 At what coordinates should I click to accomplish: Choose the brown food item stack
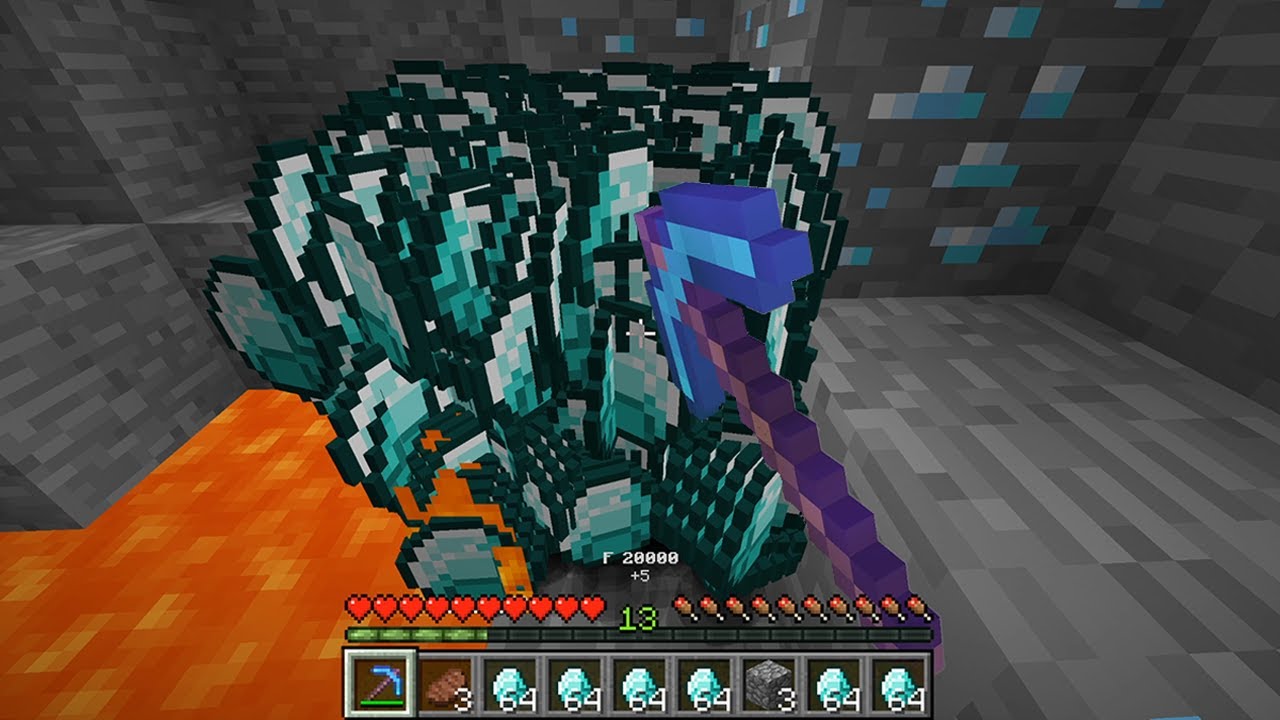(444, 685)
